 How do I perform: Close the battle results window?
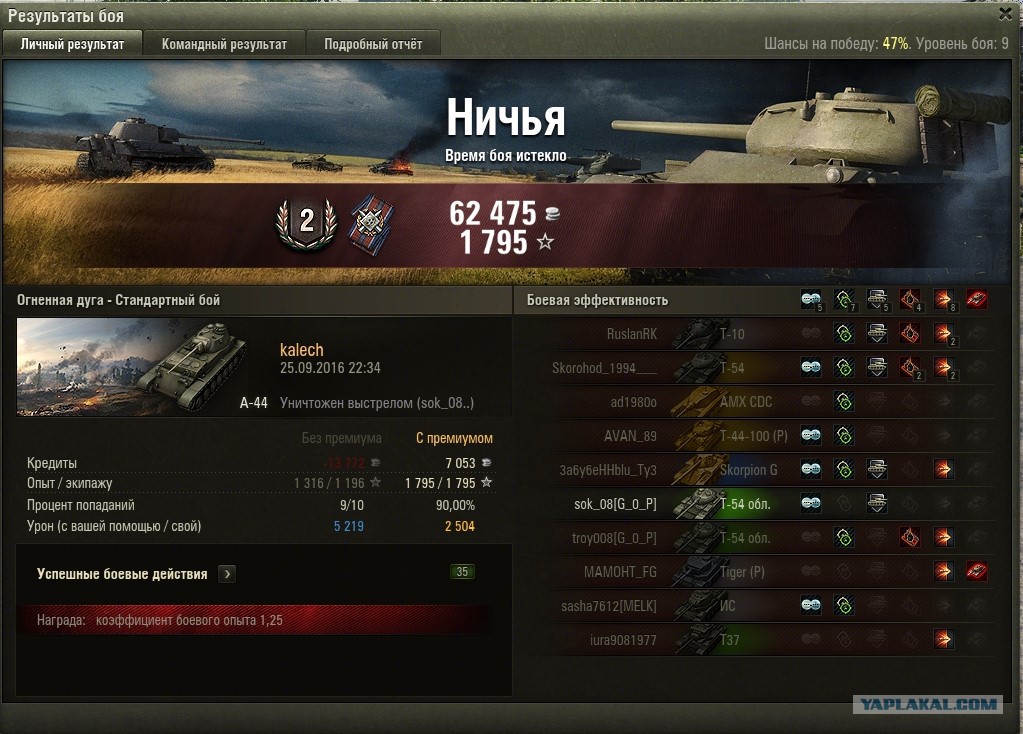click(1005, 14)
